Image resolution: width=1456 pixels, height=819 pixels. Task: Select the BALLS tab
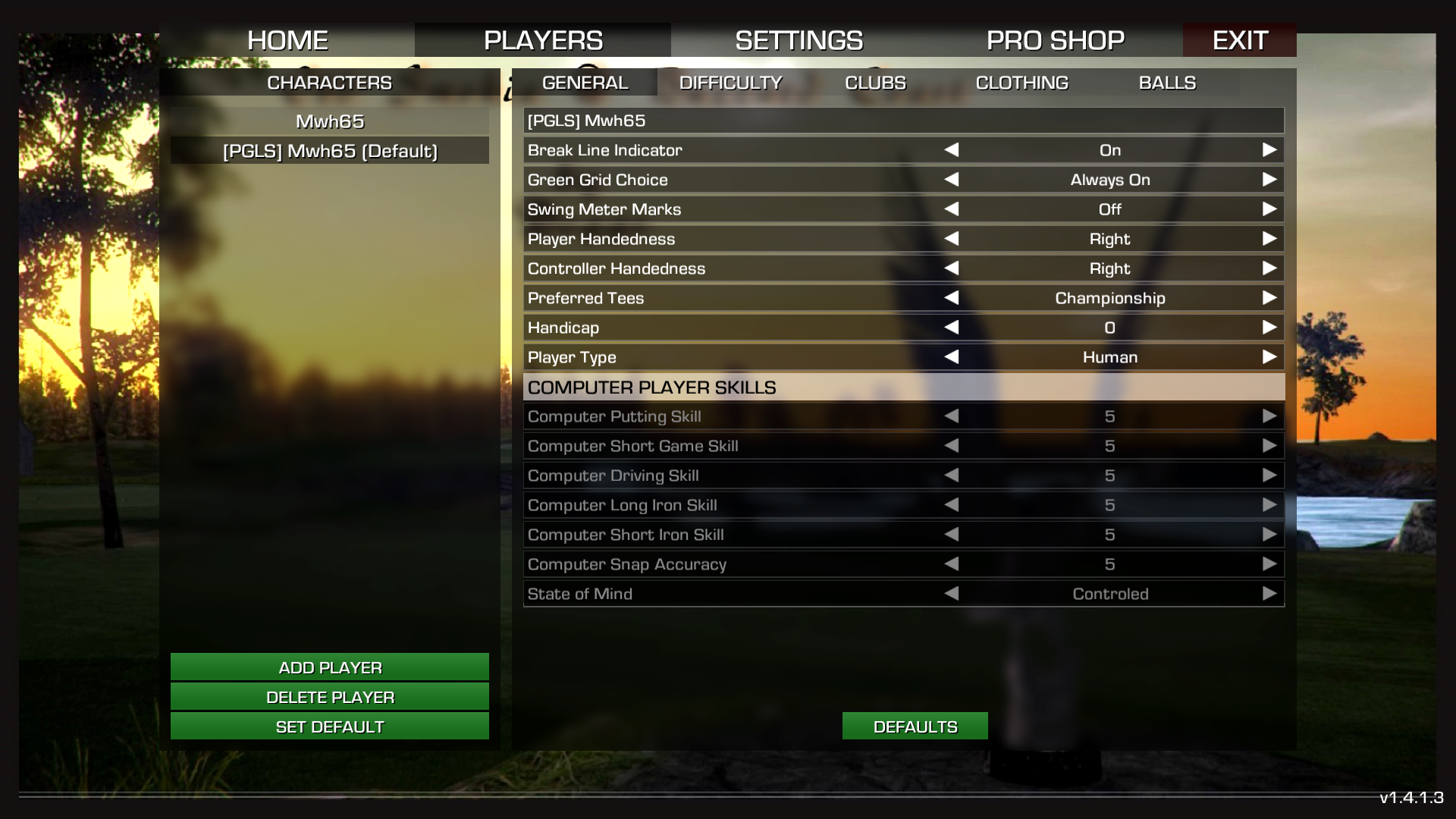click(1167, 83)
